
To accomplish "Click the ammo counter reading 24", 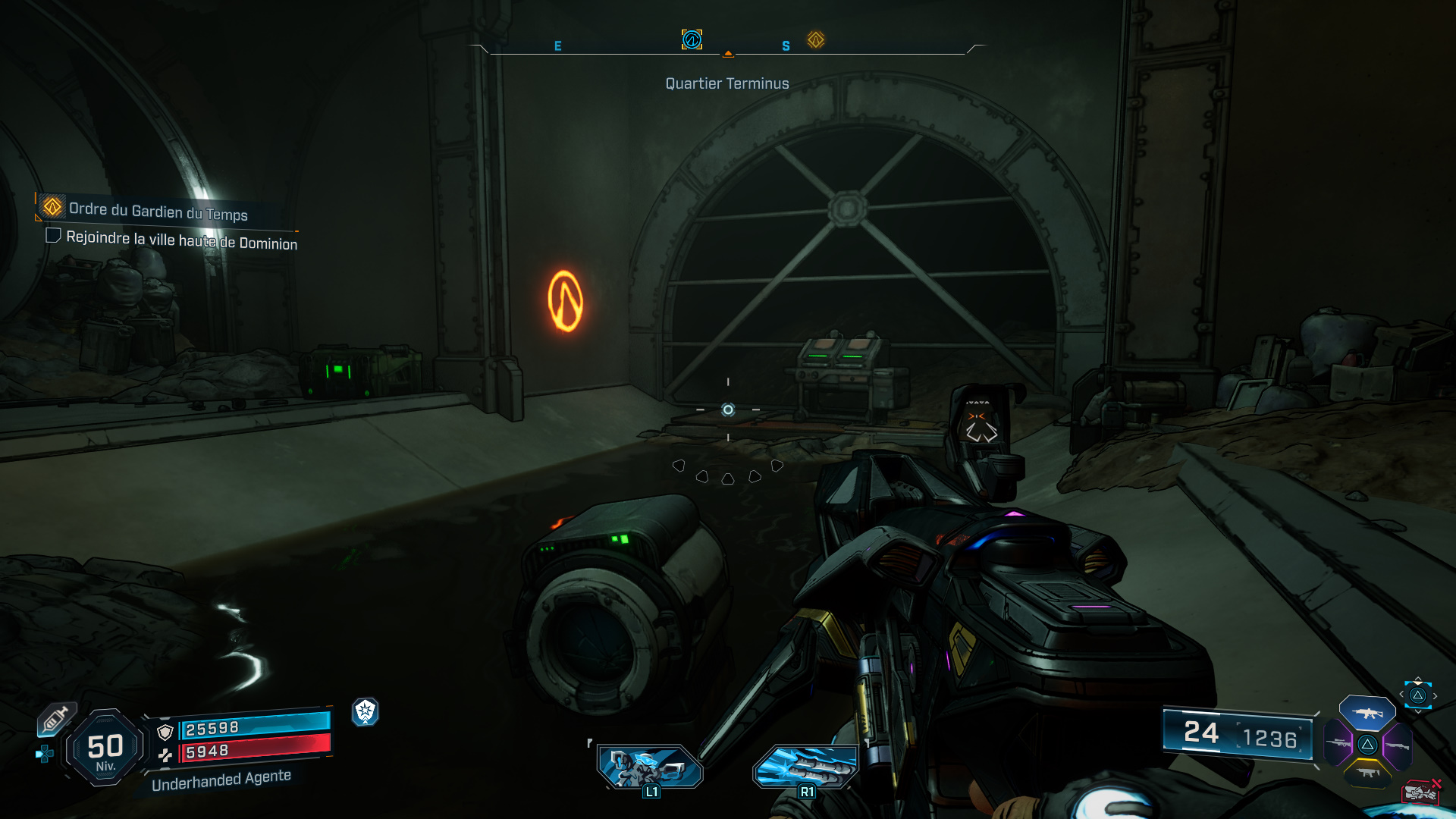I will 1200,735.
